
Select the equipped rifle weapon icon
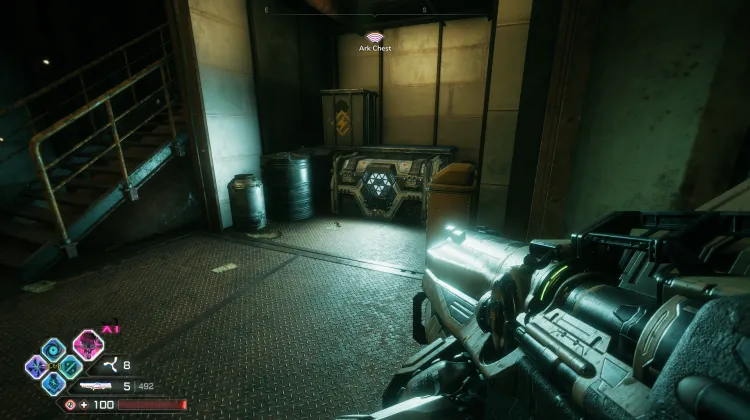click(98, 386)
